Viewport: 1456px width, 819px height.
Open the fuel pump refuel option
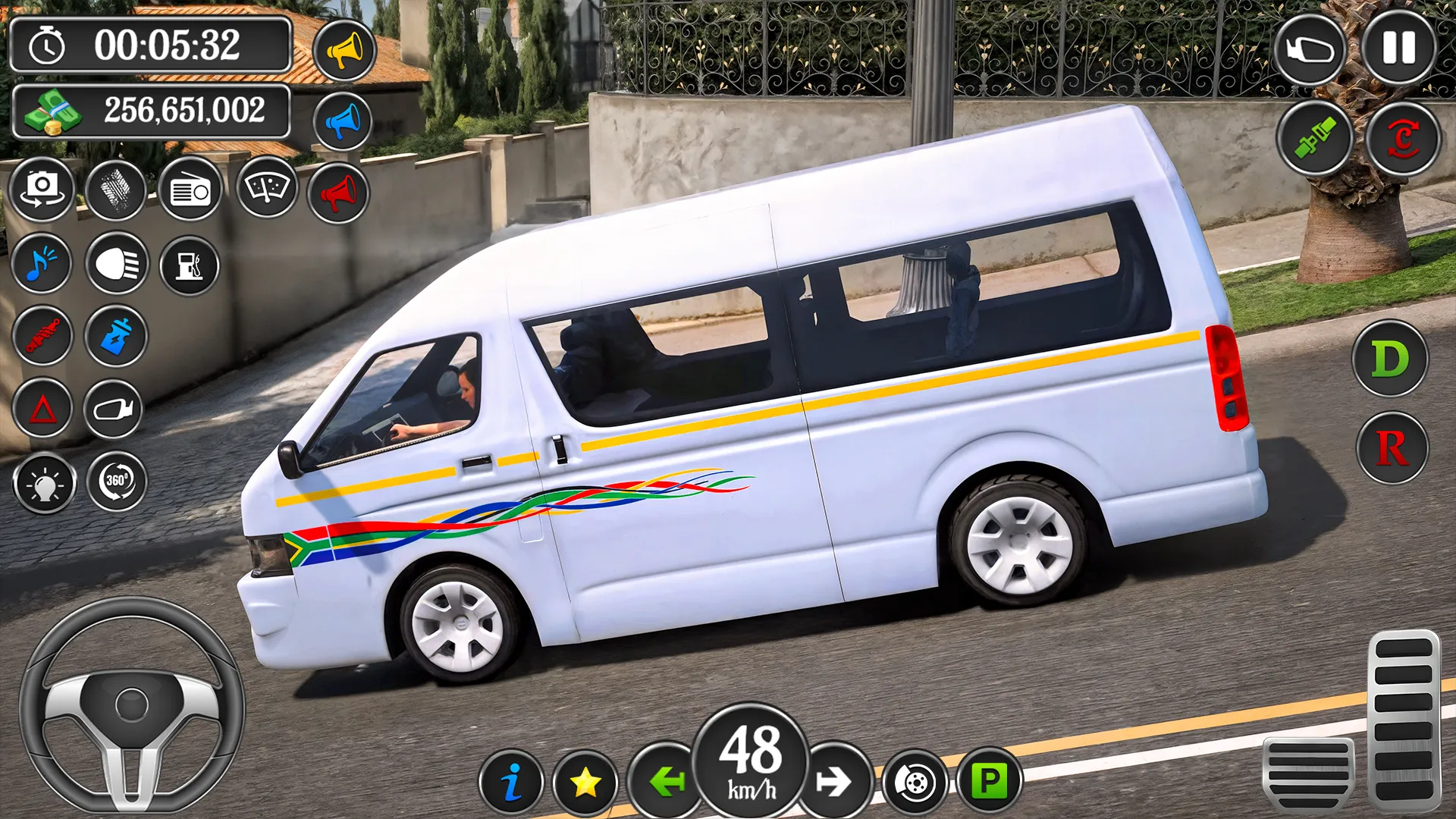(190, 265)
